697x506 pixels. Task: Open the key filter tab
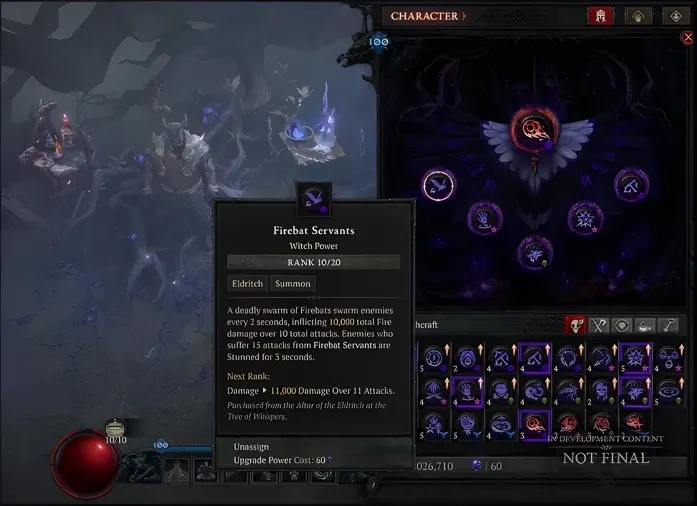pos(670,325)
